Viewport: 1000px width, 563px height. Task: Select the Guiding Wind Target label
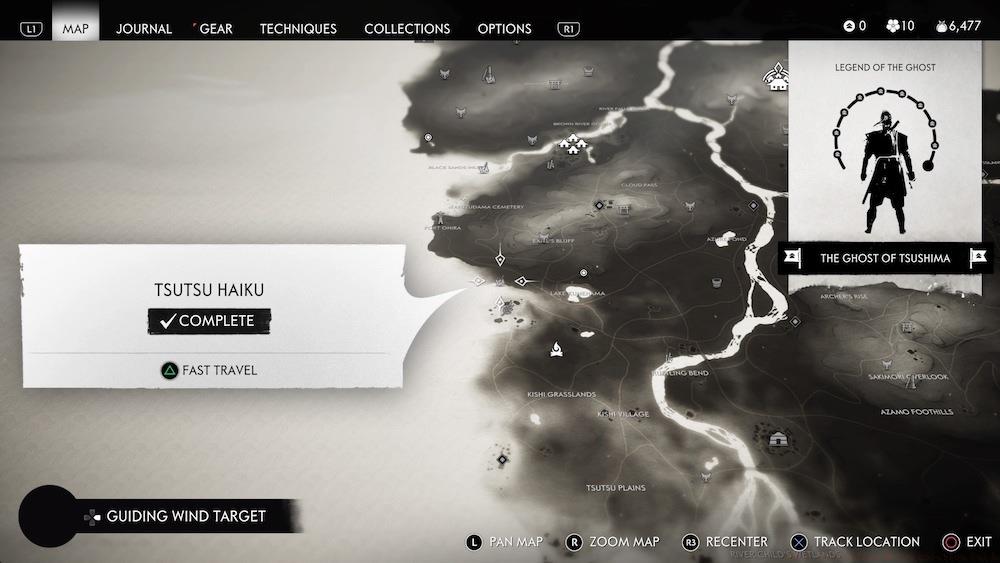tap(186, 516)
